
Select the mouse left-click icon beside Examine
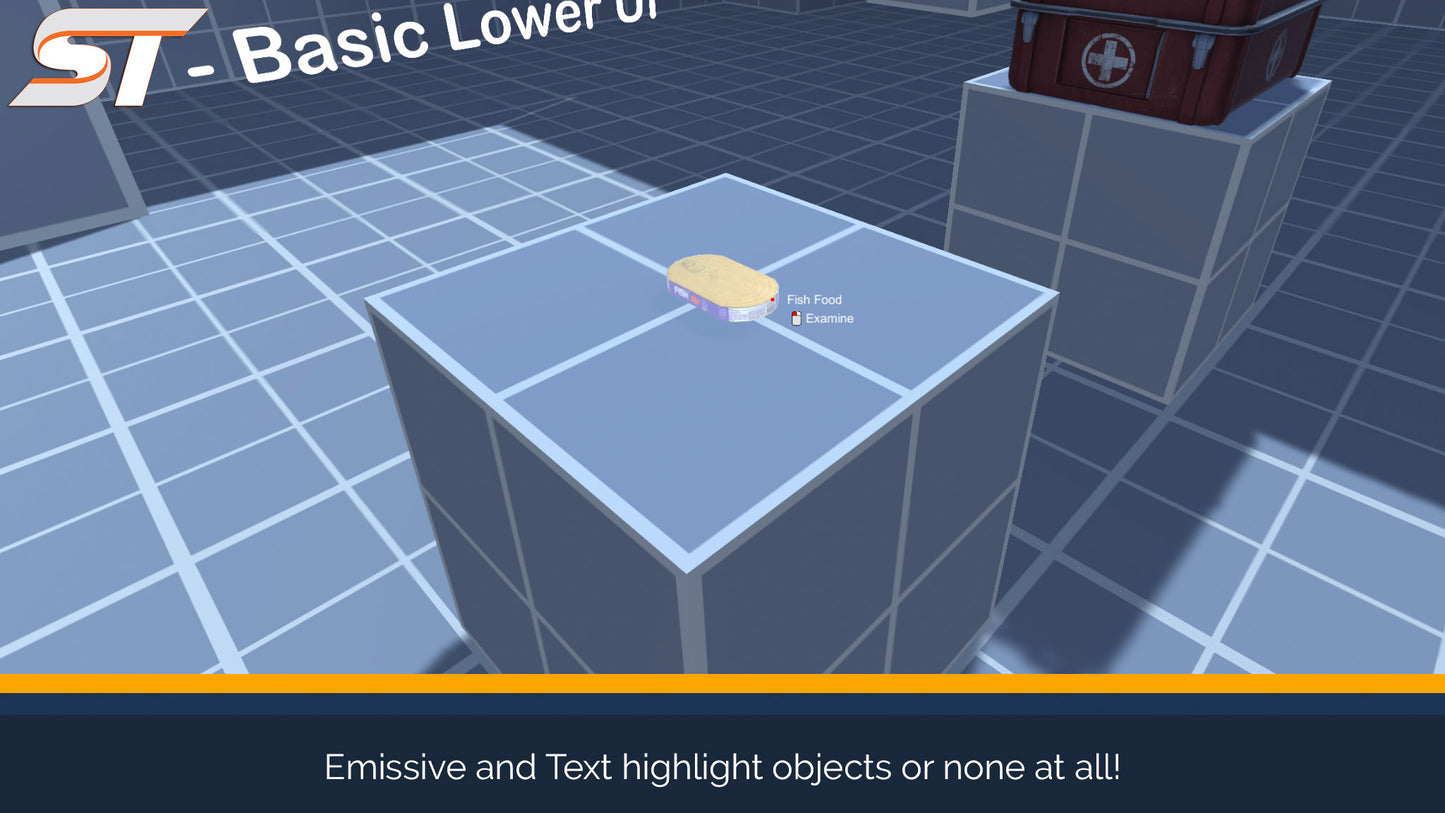pos(795,318)
